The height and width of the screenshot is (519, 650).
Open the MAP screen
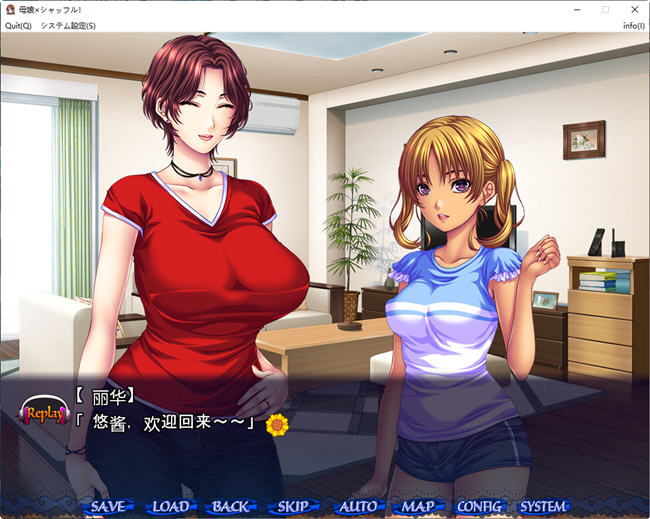[418, 506]
